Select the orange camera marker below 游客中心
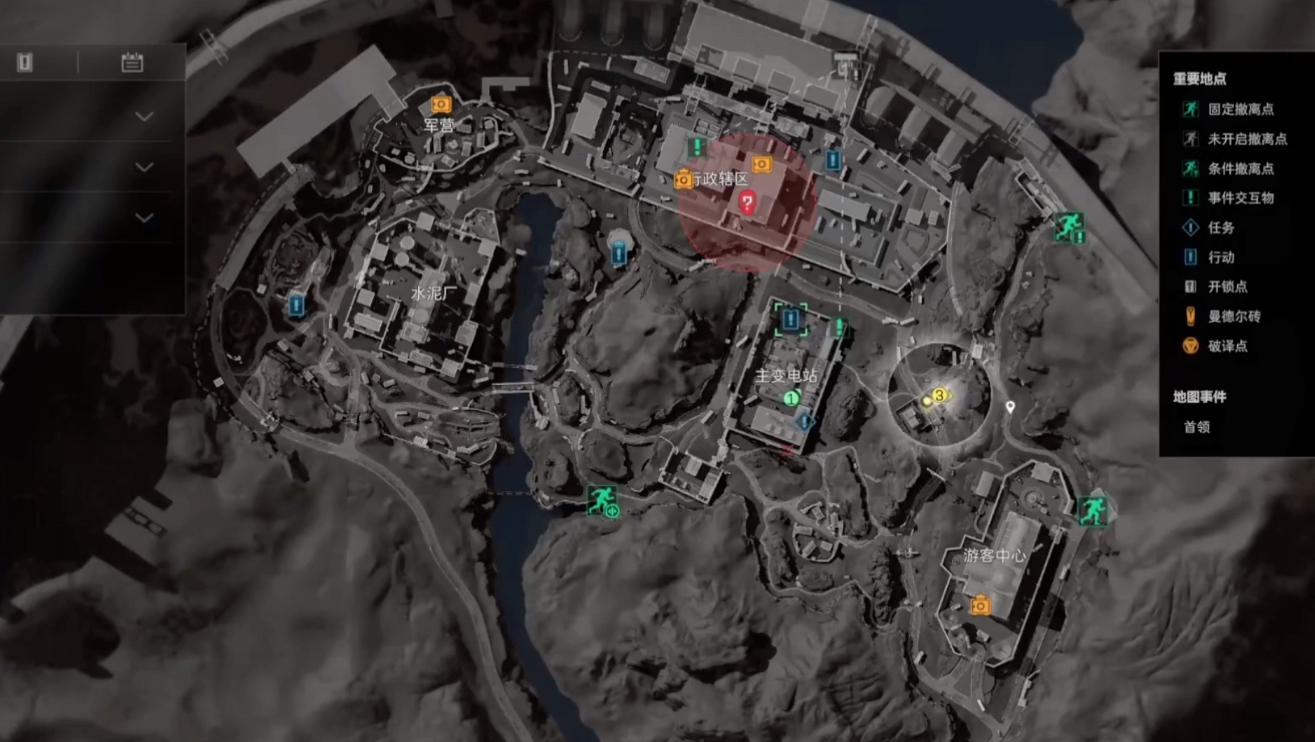The image size is (1315, 742). [980, 604]
